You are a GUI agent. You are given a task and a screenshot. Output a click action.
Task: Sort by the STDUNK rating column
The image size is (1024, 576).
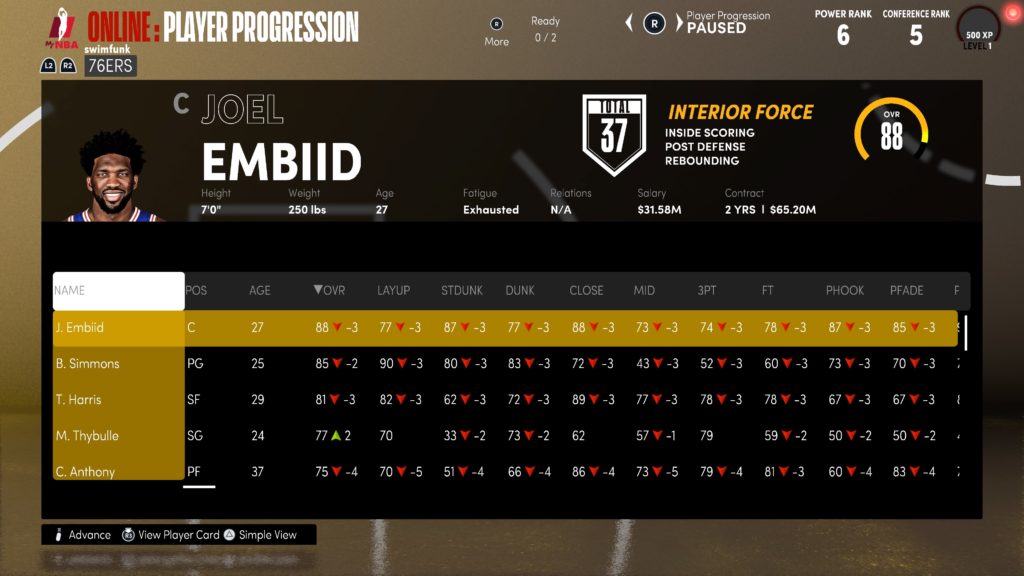point(462,291)
